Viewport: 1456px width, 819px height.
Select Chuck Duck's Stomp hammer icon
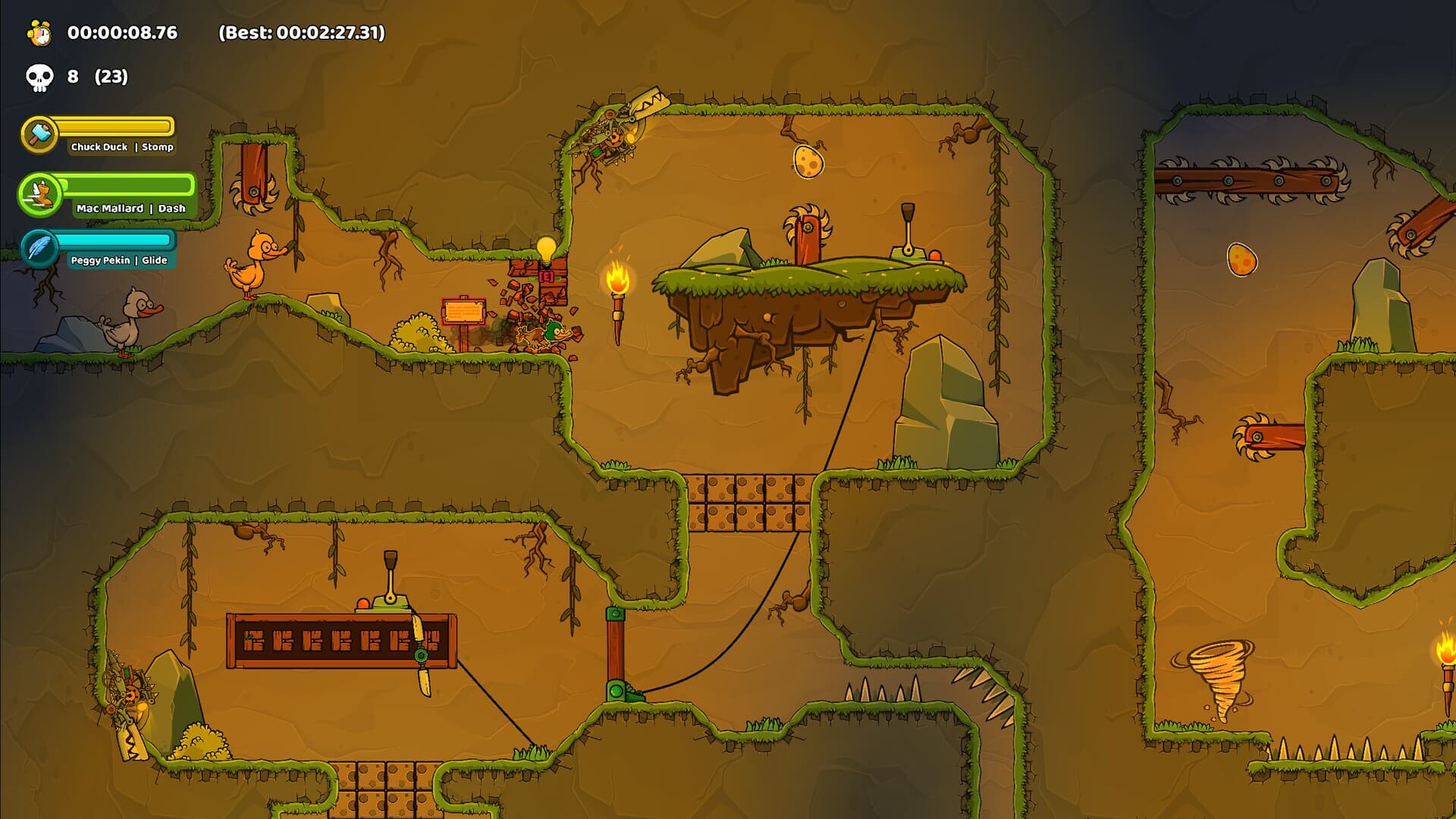tap(39, 134)
